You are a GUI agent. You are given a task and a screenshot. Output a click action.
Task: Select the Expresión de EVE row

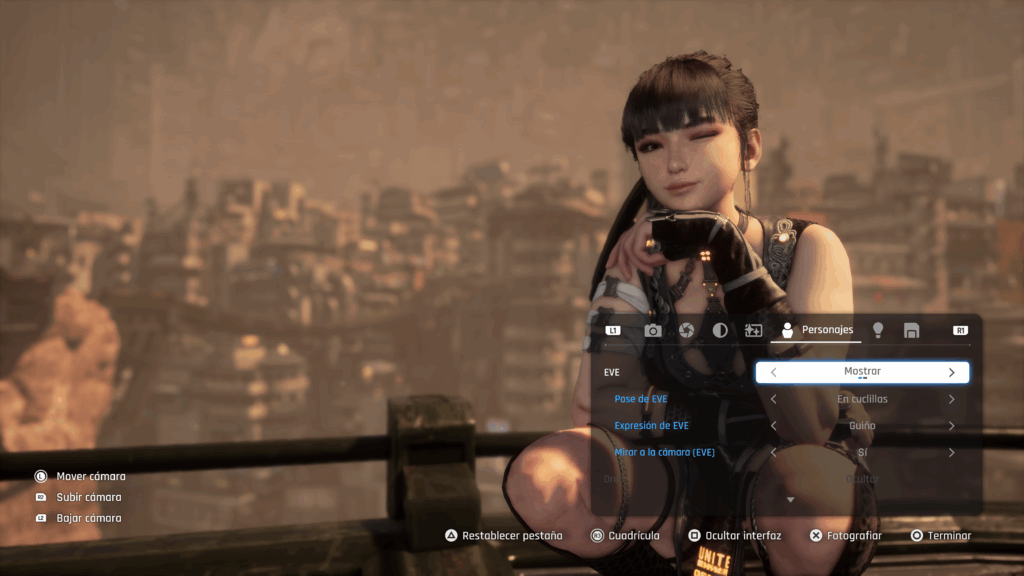pos(652,426)
